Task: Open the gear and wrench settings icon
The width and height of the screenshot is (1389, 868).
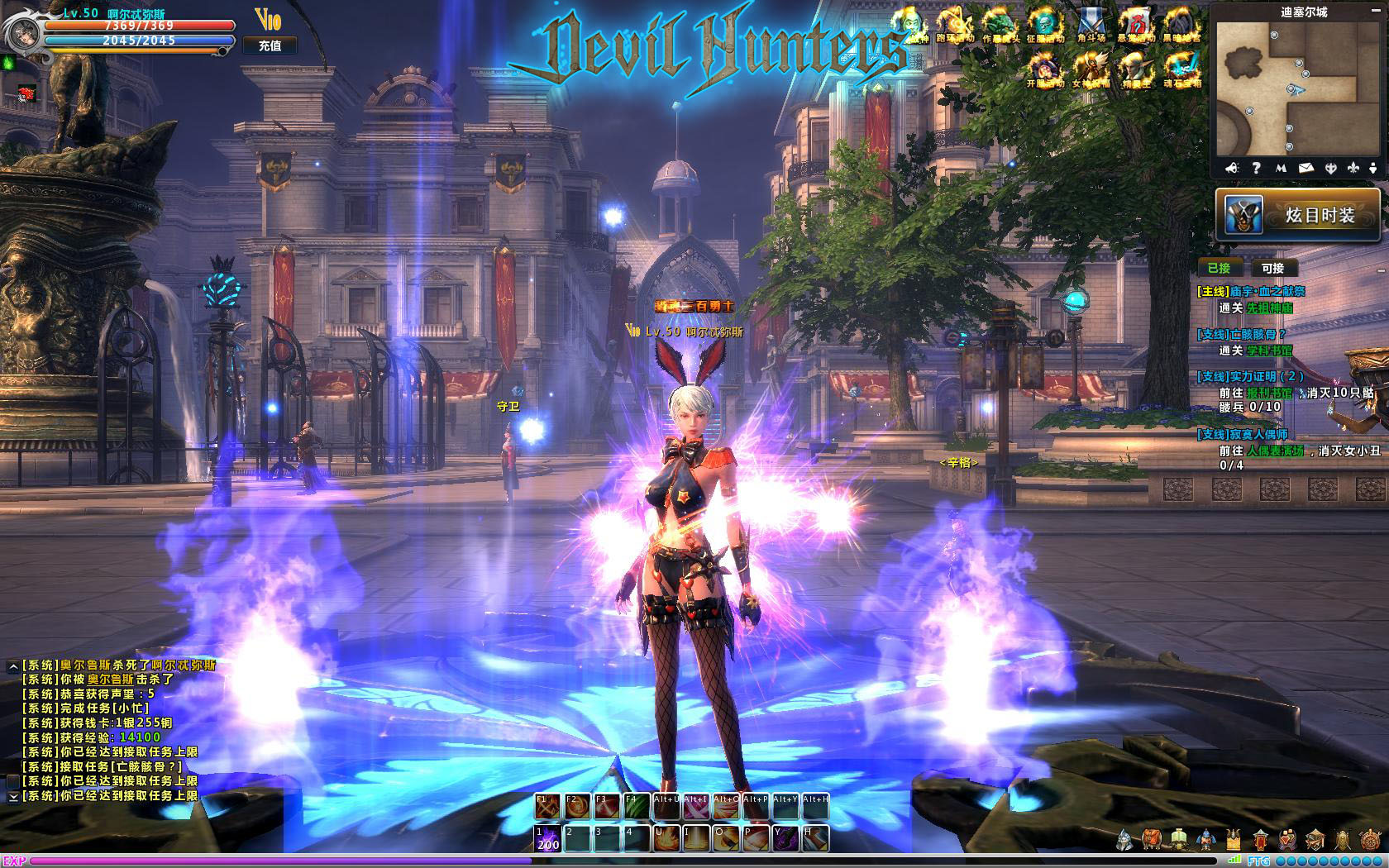Action: 1369,841
